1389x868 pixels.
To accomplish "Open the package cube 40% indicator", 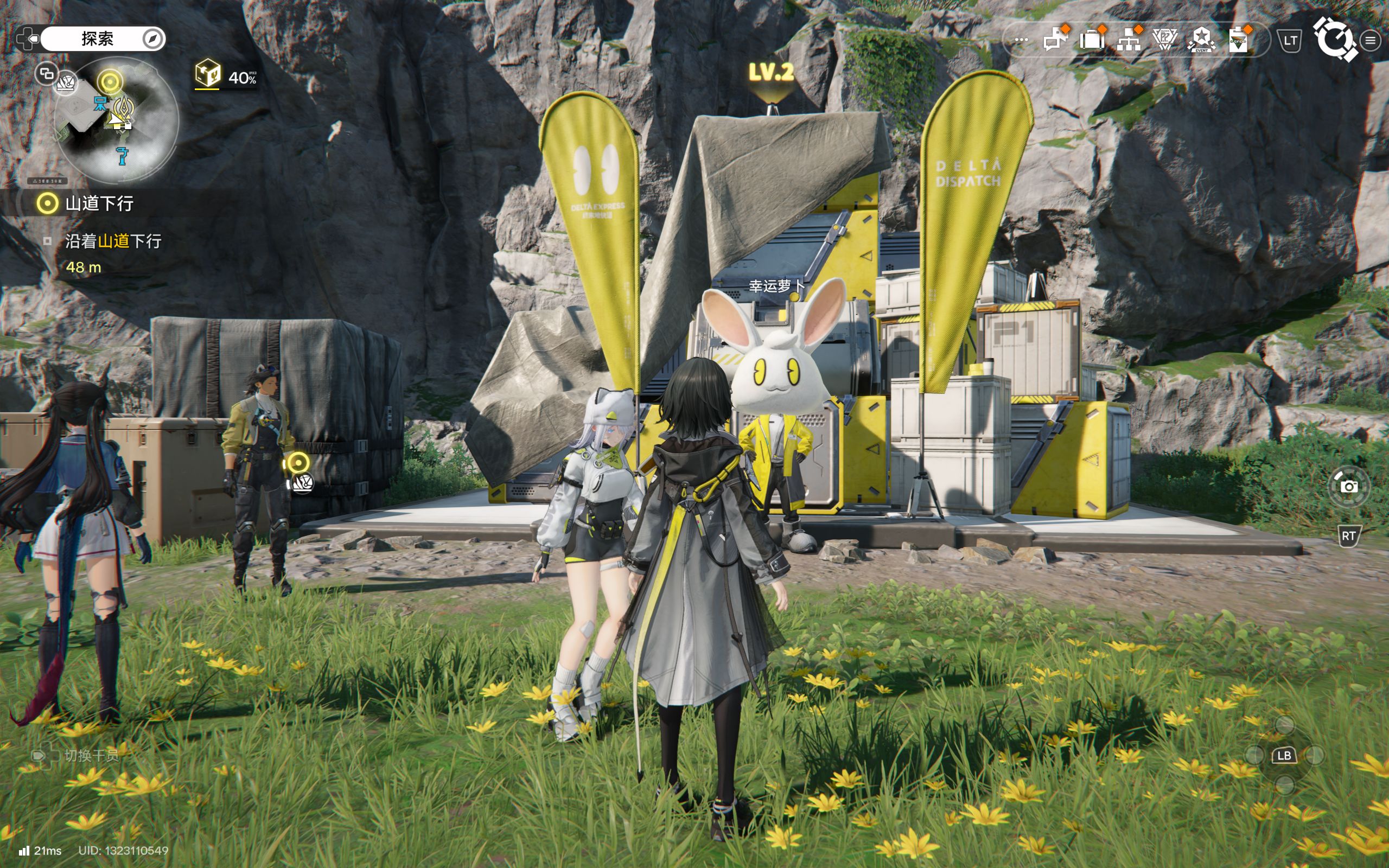I will [225, 76].
